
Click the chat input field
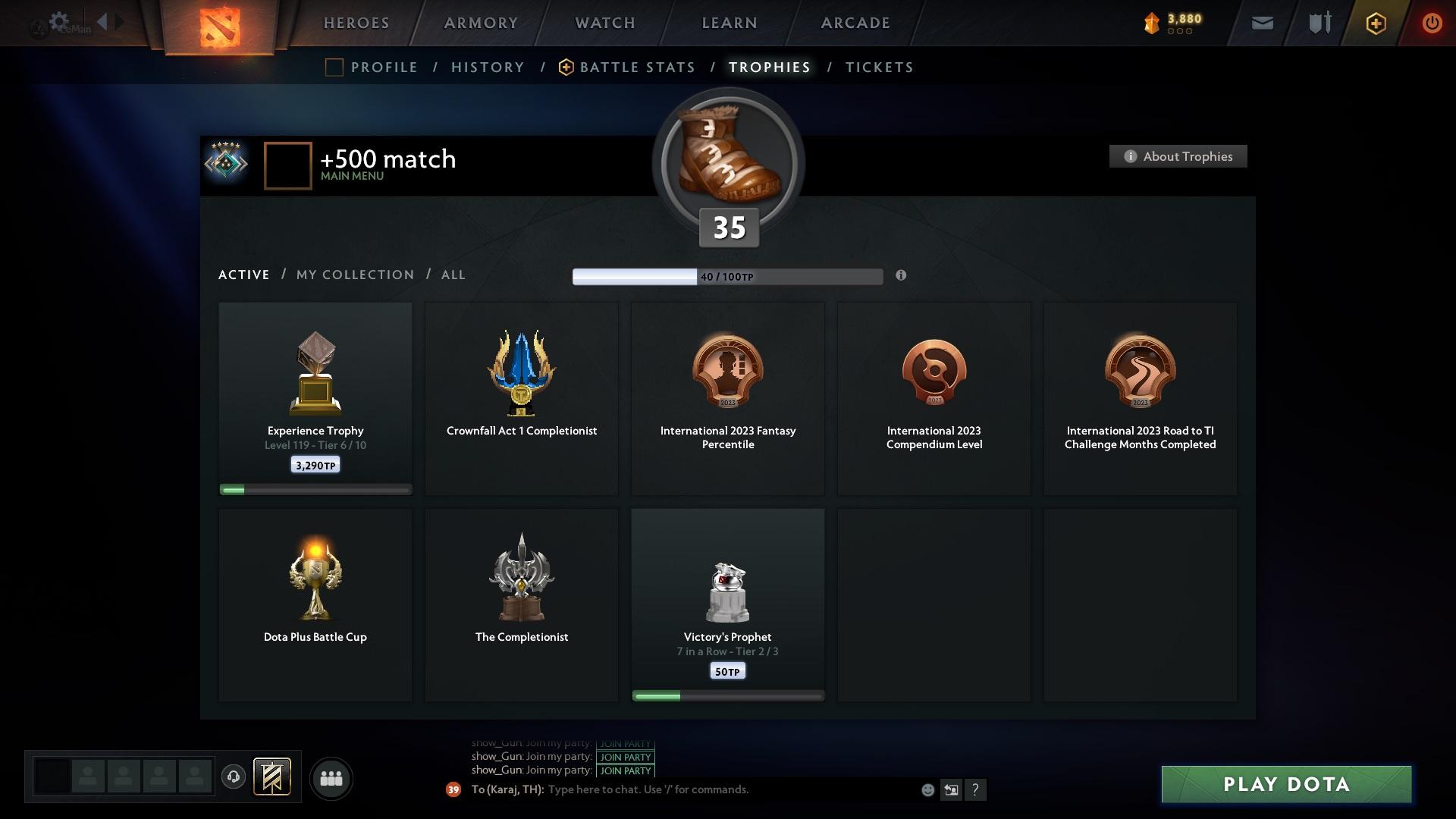682,789
